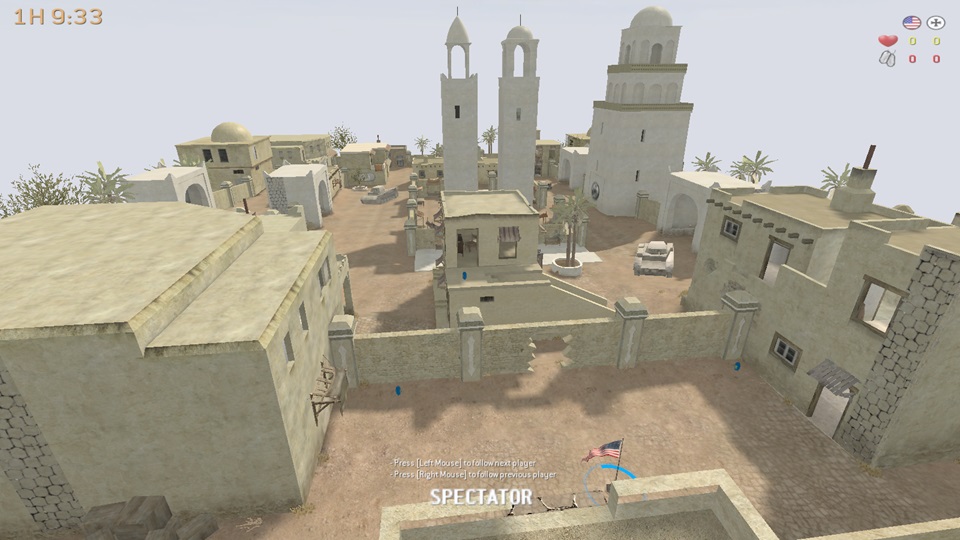Select the red heart icon in scoreboard
This screenshot has height=540, width=960.
click(x=887, y=41)
